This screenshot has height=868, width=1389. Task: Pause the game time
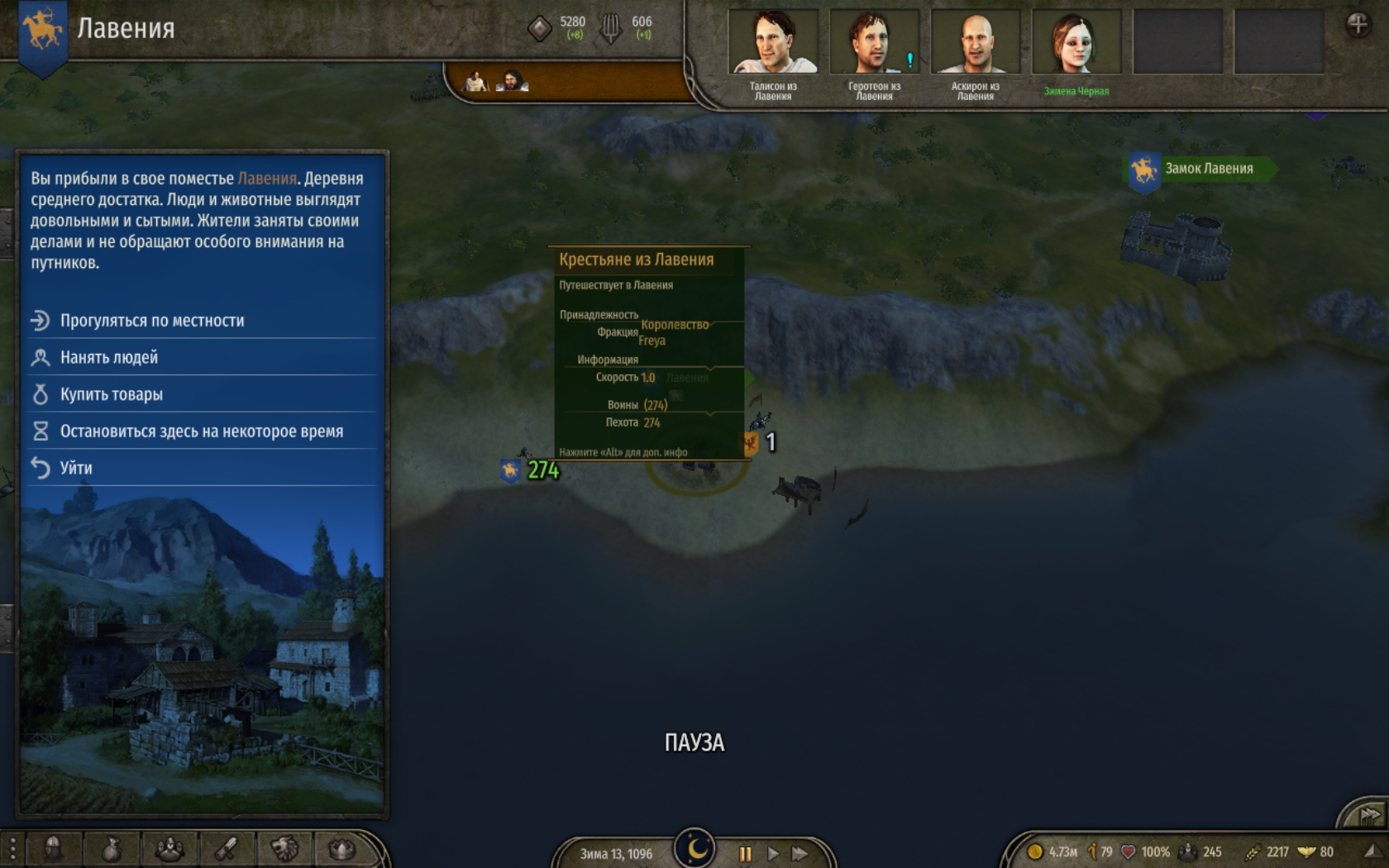pos(745,853)
